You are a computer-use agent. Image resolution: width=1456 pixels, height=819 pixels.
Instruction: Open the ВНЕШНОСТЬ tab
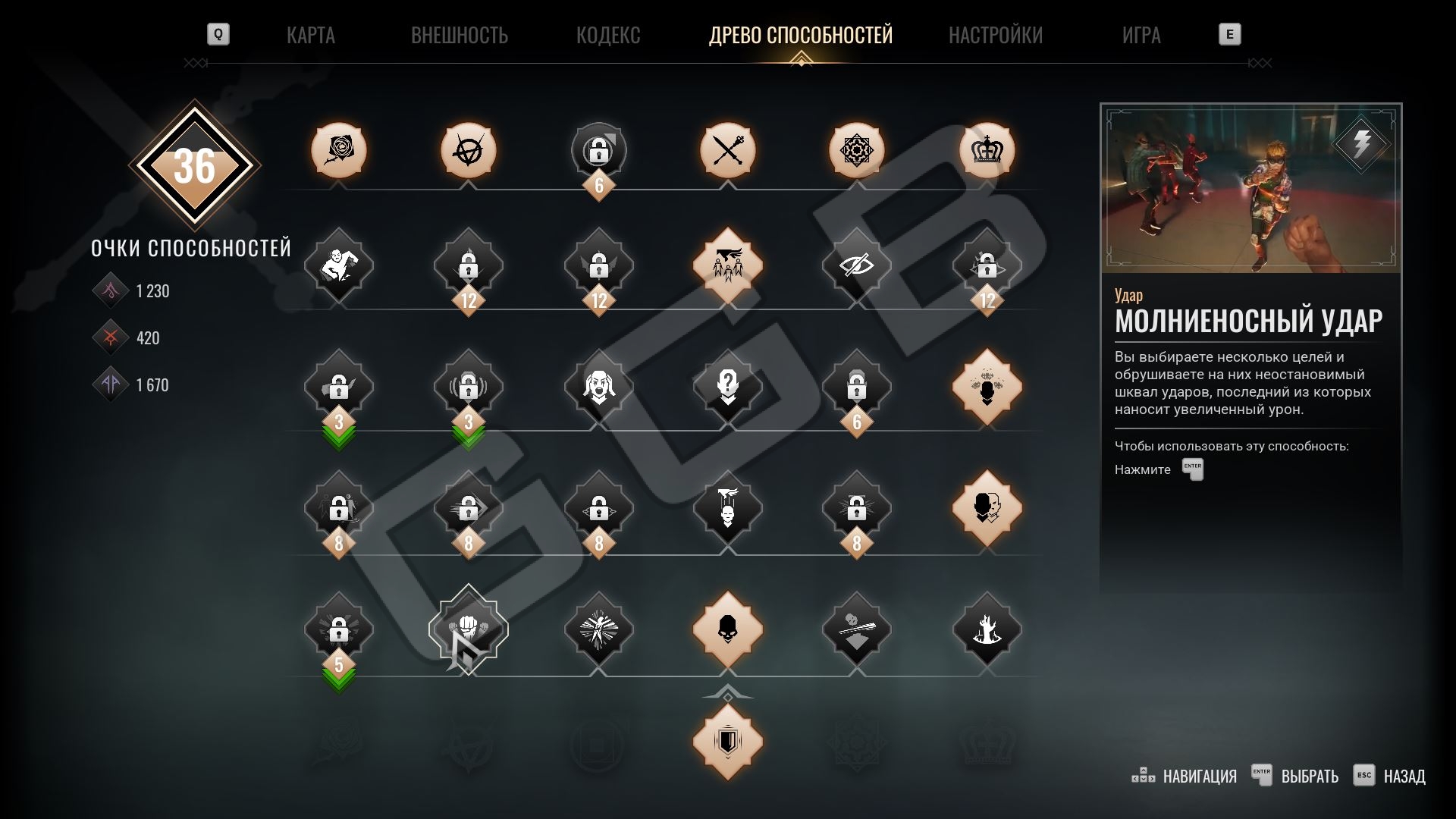coord(459,35)
